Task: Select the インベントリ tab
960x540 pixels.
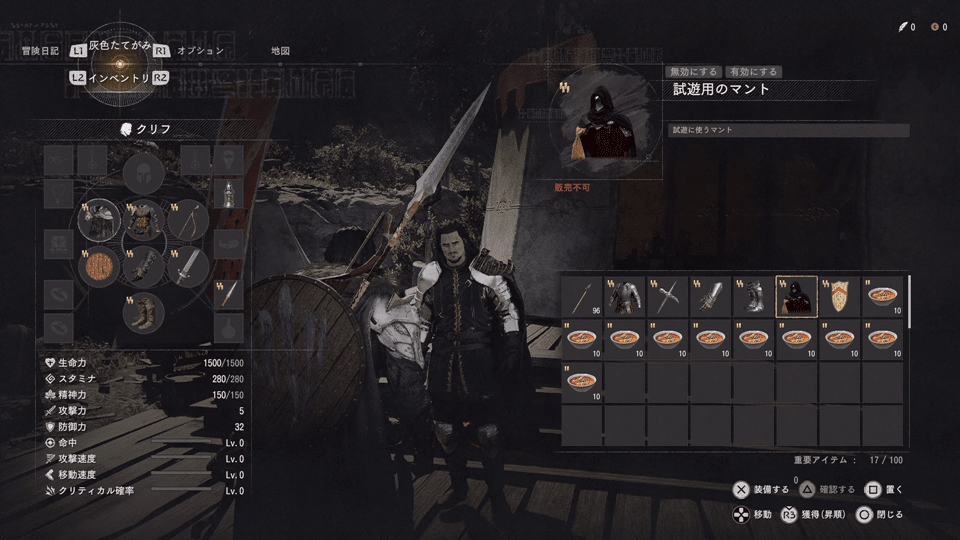Action: pyautogui.click(x=119, y=77)
